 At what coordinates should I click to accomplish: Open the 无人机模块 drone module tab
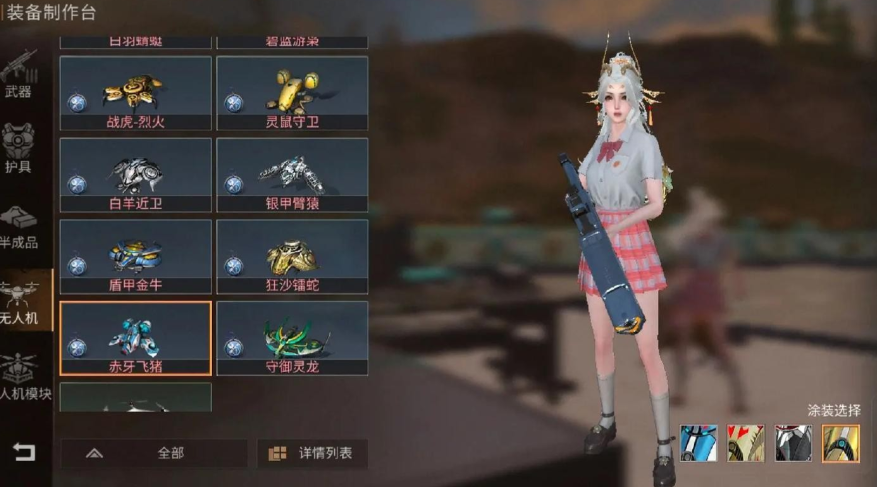[19, 376]
